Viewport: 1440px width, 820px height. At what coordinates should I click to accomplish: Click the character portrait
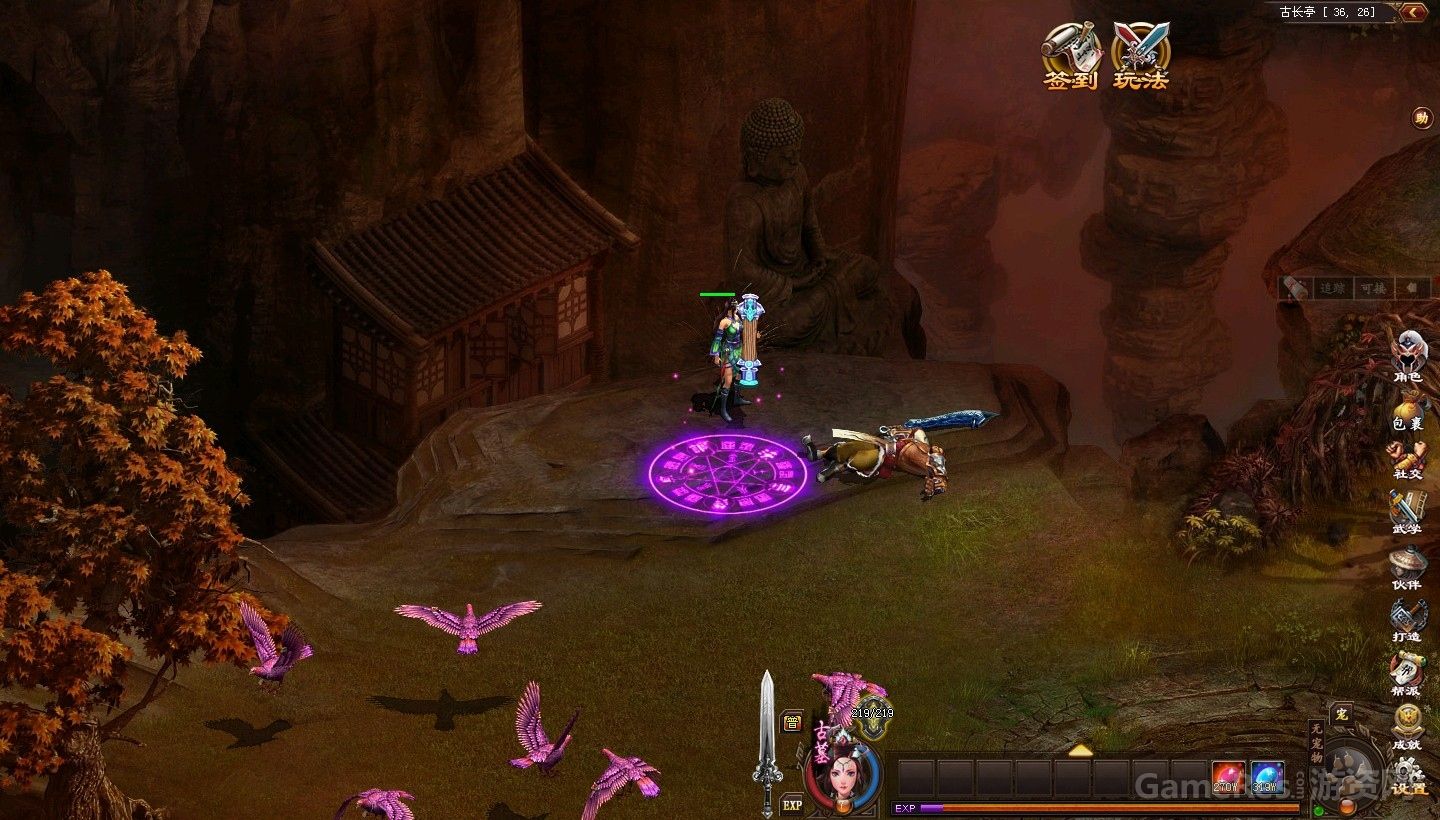pos(843,775)
